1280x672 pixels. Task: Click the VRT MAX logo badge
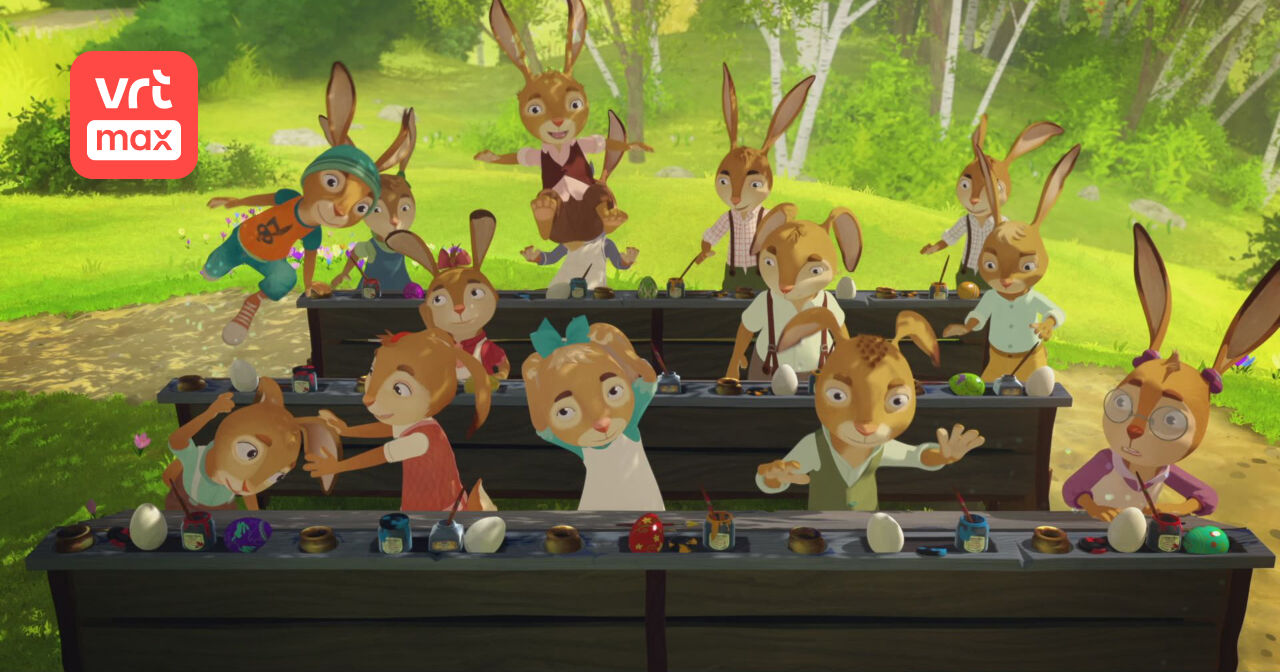[133, 115]
